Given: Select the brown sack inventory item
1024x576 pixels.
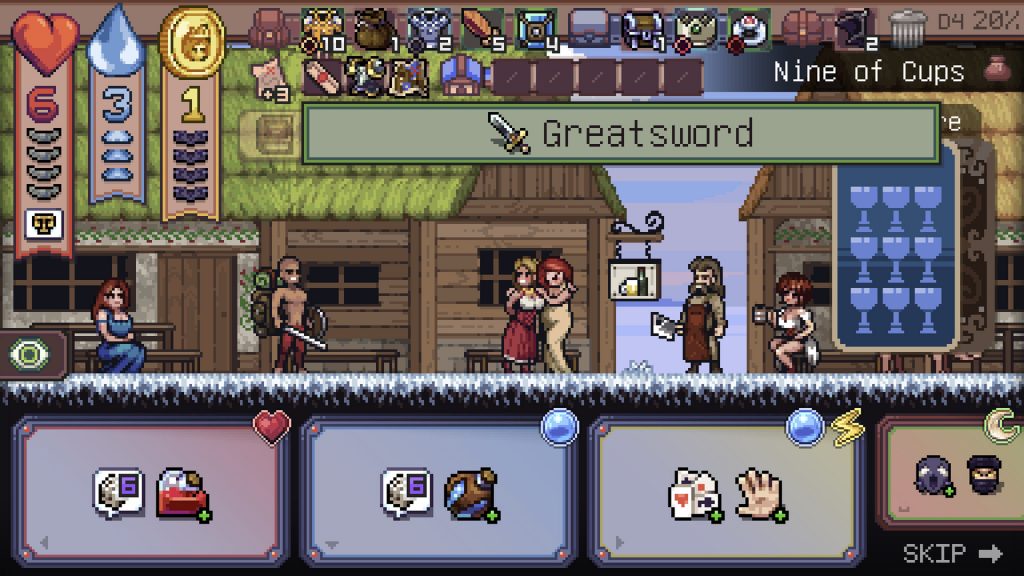Looking at the screenshot, I should click(x=374, y=28).
